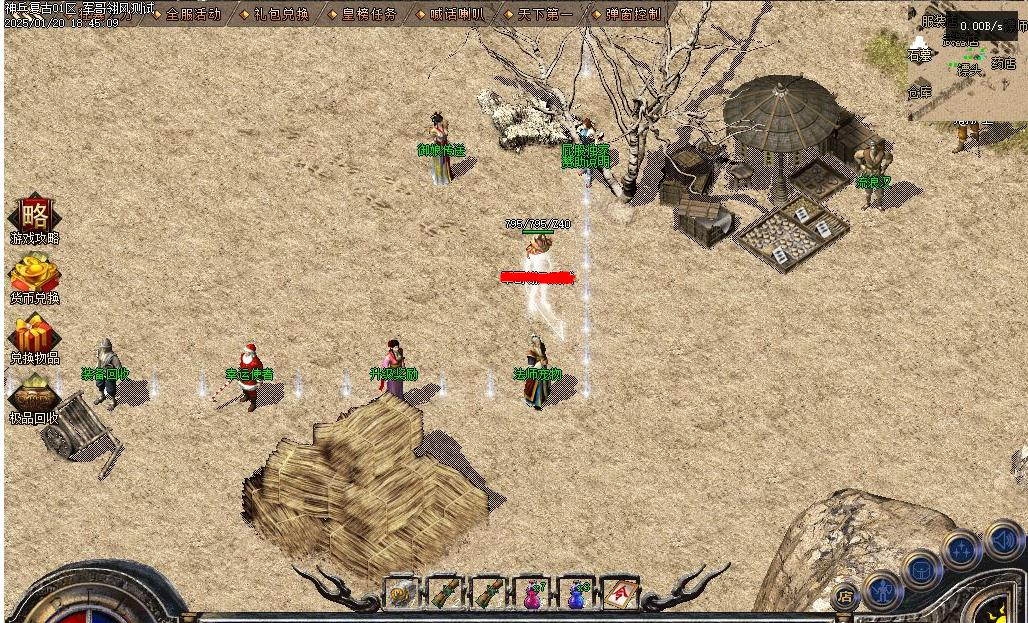
Task: Open the shop with the 店 button
Action: [x=845, y=597]
